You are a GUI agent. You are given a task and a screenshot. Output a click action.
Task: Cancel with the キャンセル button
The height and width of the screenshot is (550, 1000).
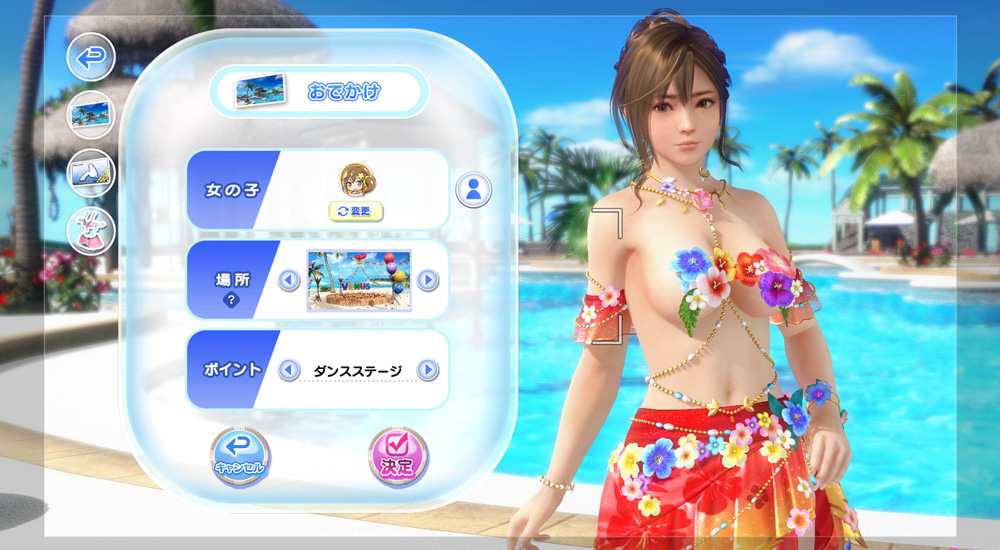[x=240, y=458]
